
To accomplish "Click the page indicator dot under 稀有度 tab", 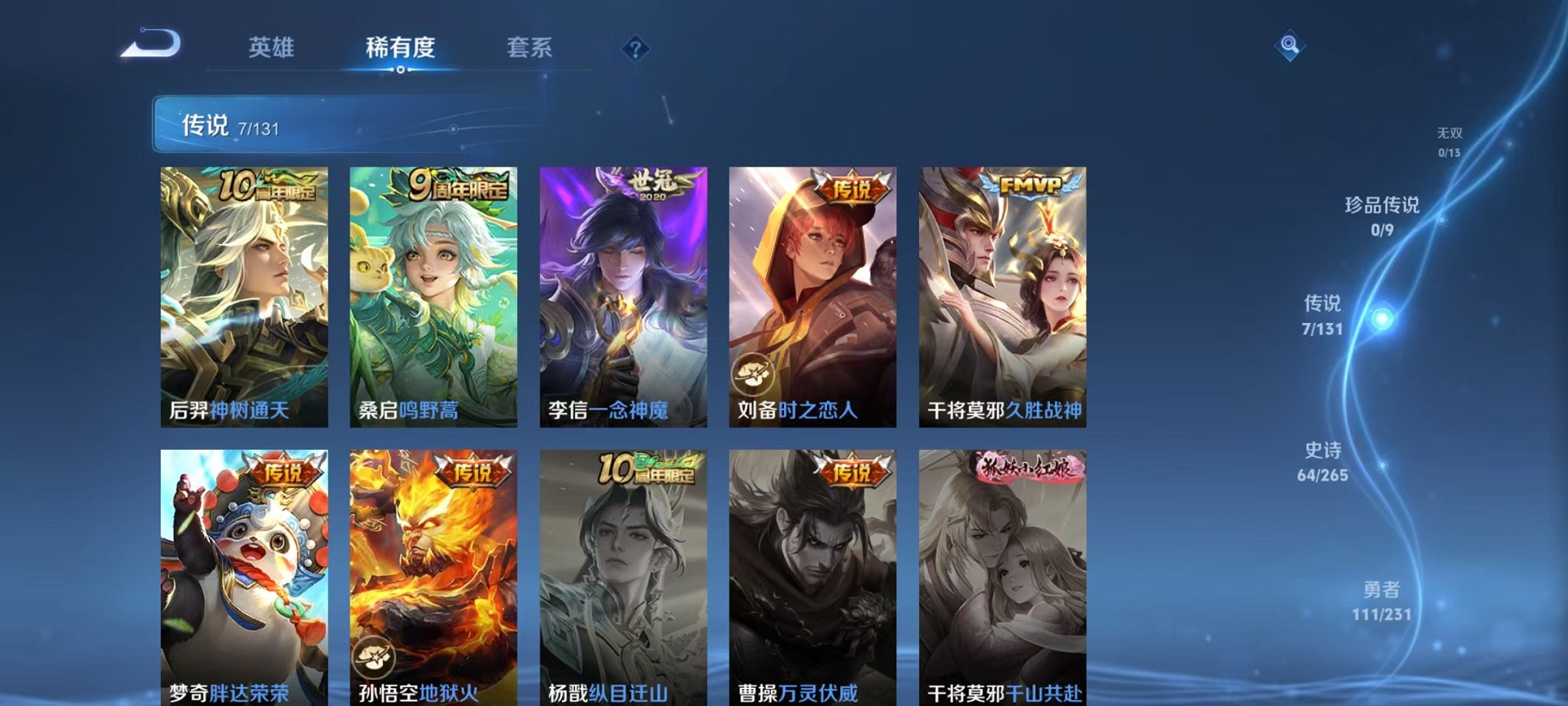I will point(399,68).
